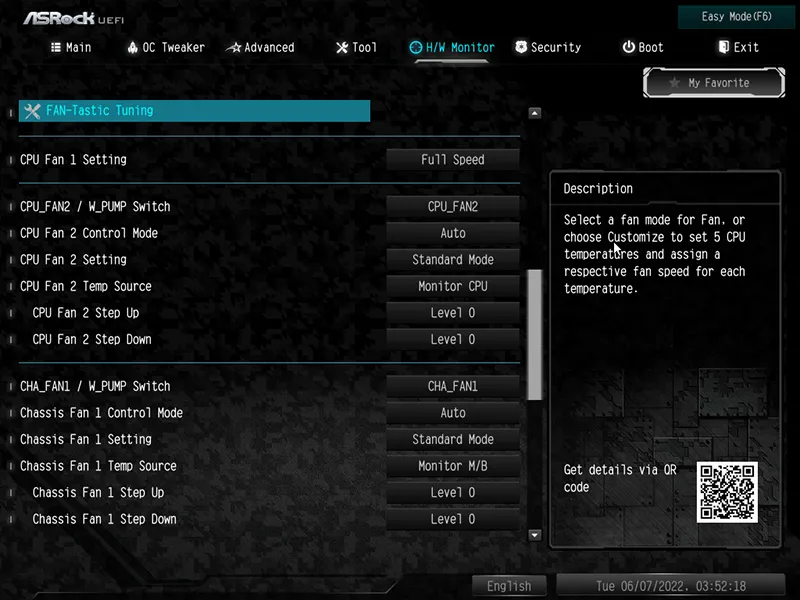
Task: Open the Exit tab
Action: (738, 47)
